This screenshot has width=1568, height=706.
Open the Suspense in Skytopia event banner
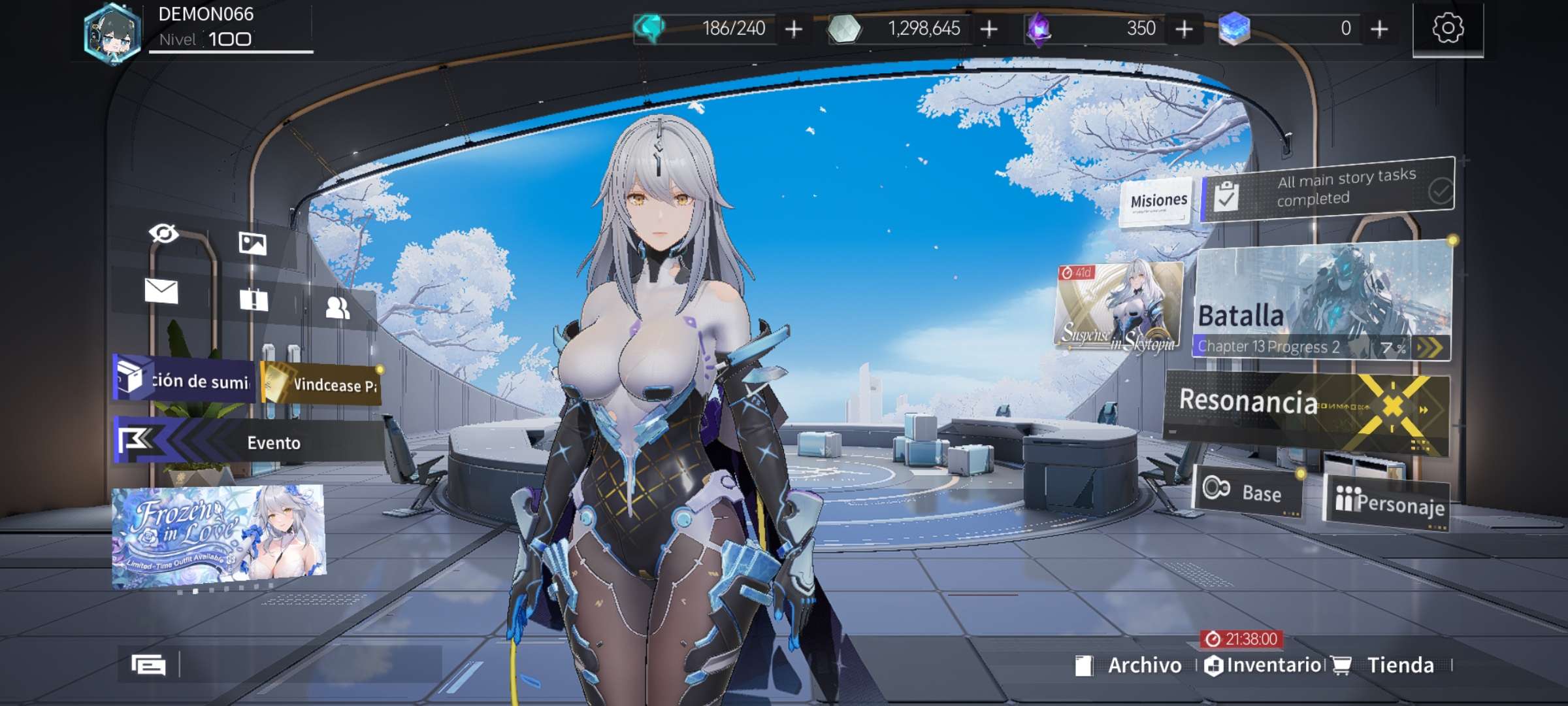(x=1119, y=307)
